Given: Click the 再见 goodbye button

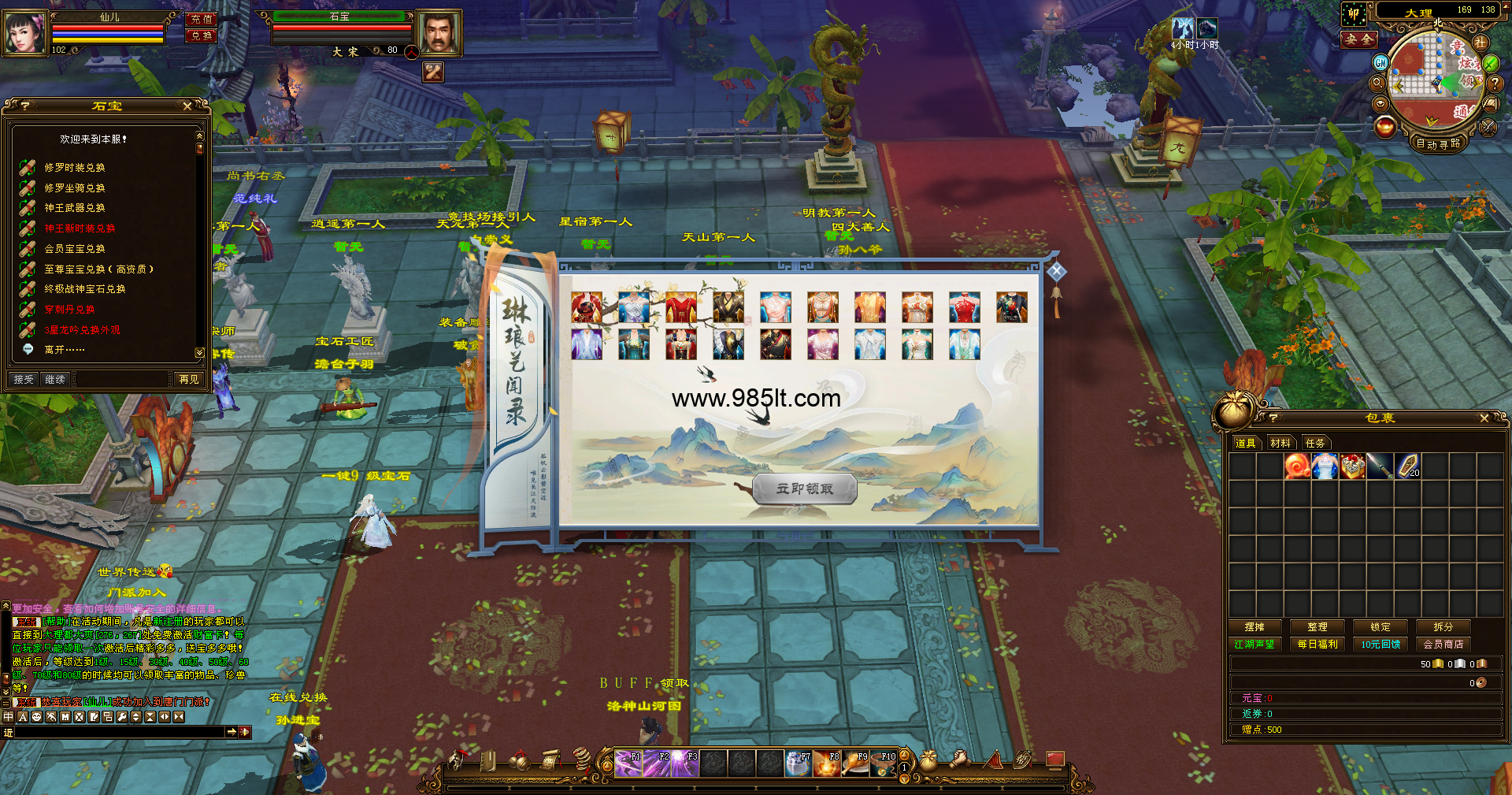Looking at the screenshot, I should 189,380.
